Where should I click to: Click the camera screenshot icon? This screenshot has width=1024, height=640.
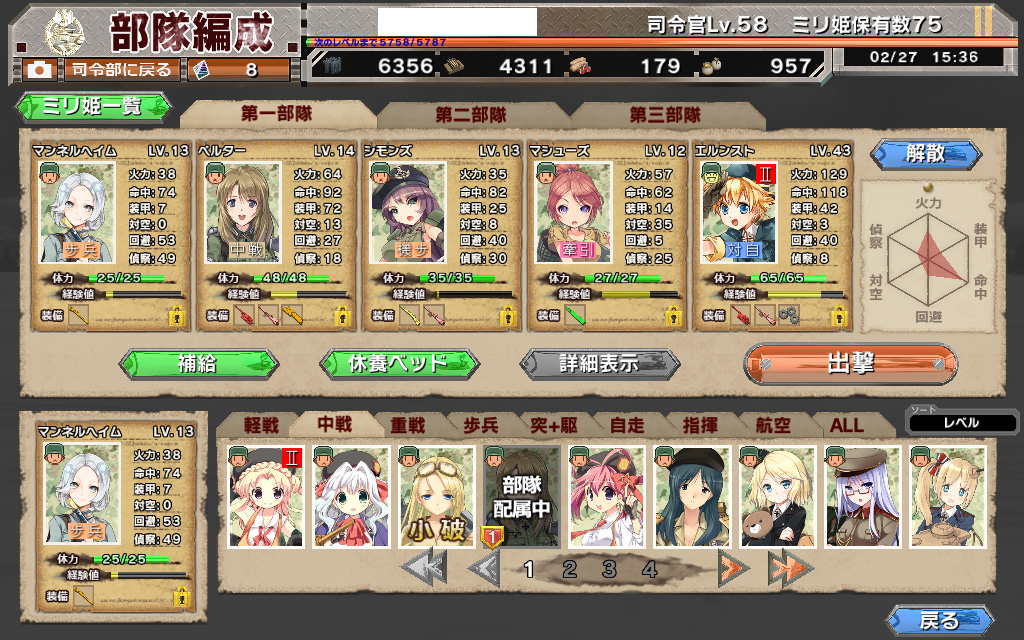pos(40,70)
